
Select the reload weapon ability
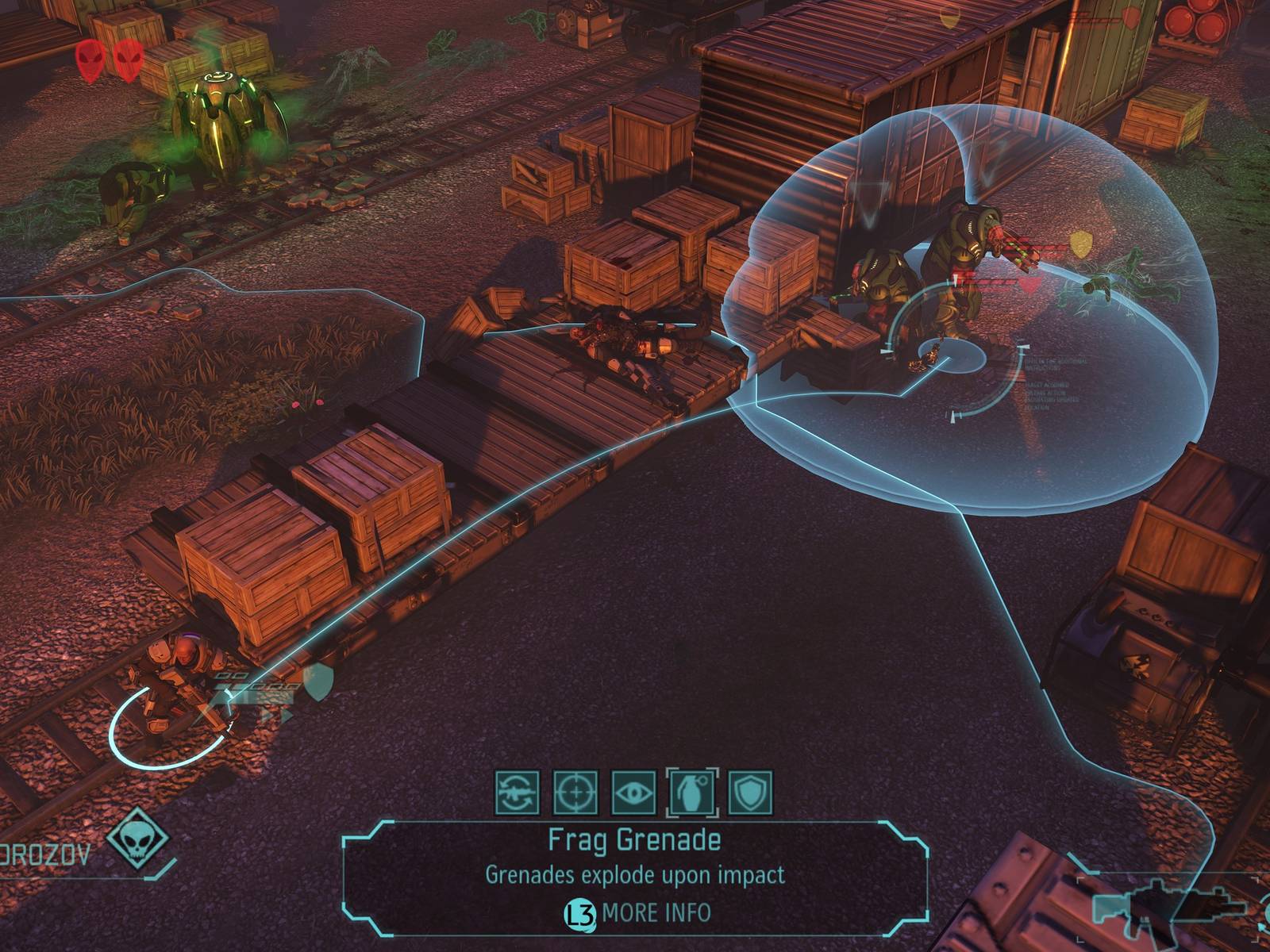click(518, 793)
